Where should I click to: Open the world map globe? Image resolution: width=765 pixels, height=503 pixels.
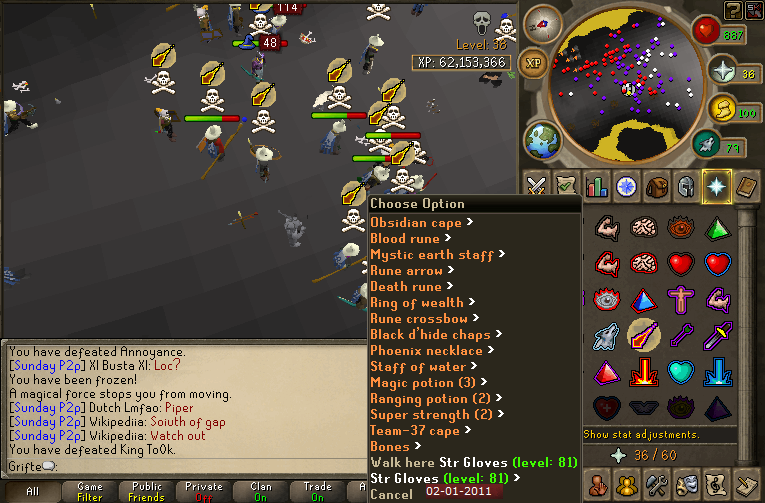[544, 139]
